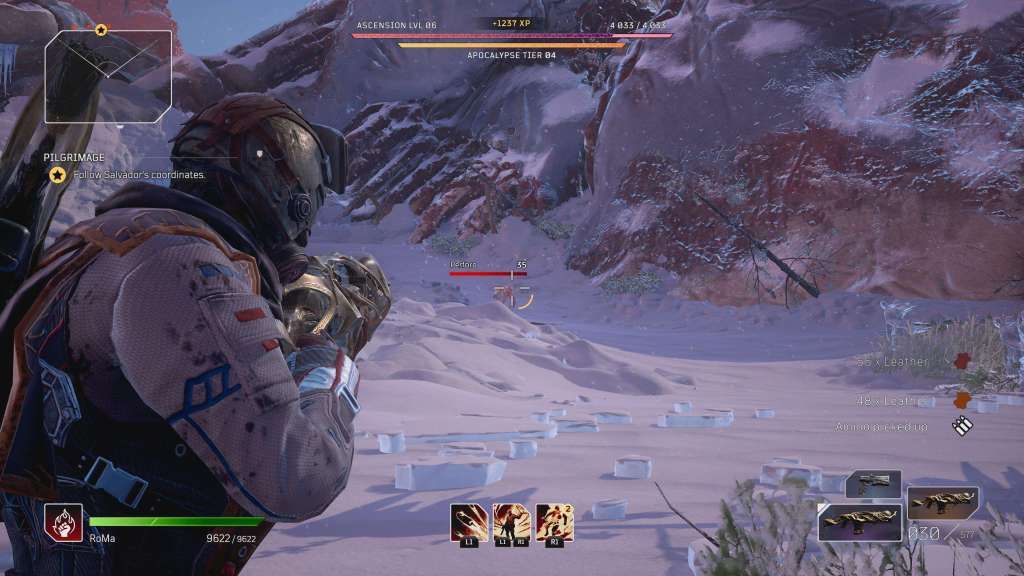Switch to the rifle above the ammo counter
The image size is (1024, 576).
click(x=943, y=502)
